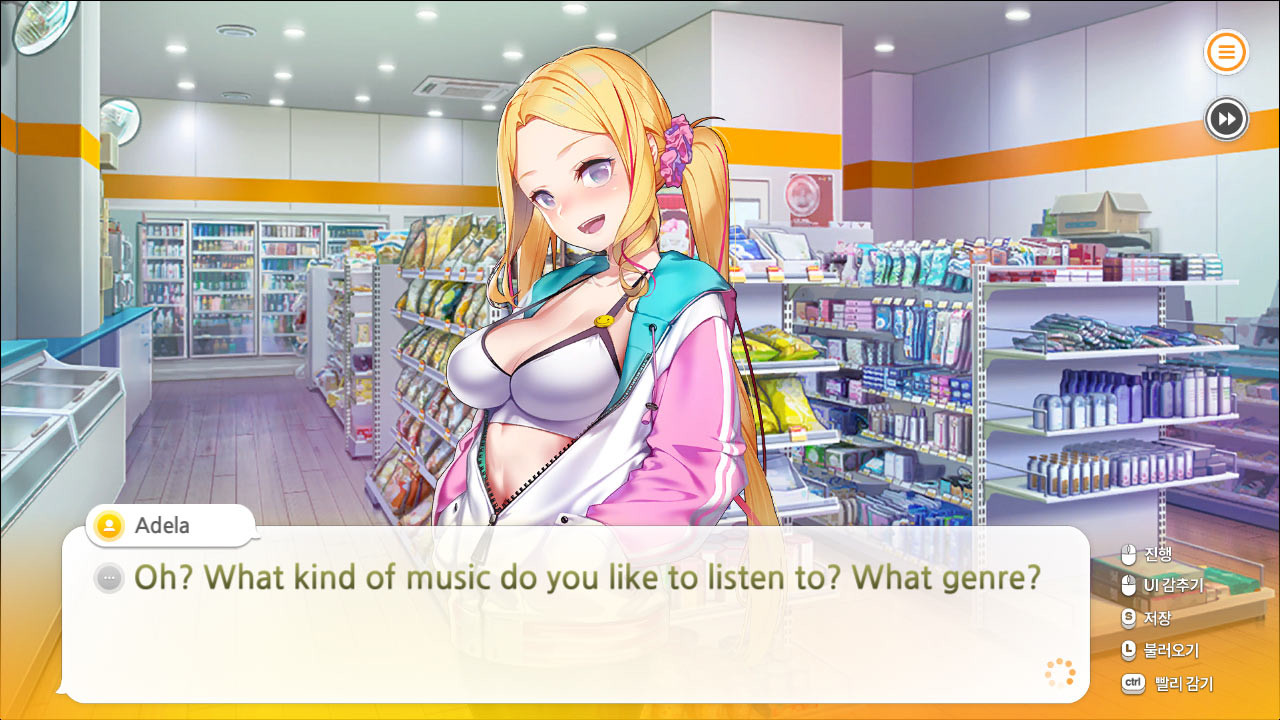1280x720 pixels.
Task: Save the game using 저장
Action: click(1160, 616)
